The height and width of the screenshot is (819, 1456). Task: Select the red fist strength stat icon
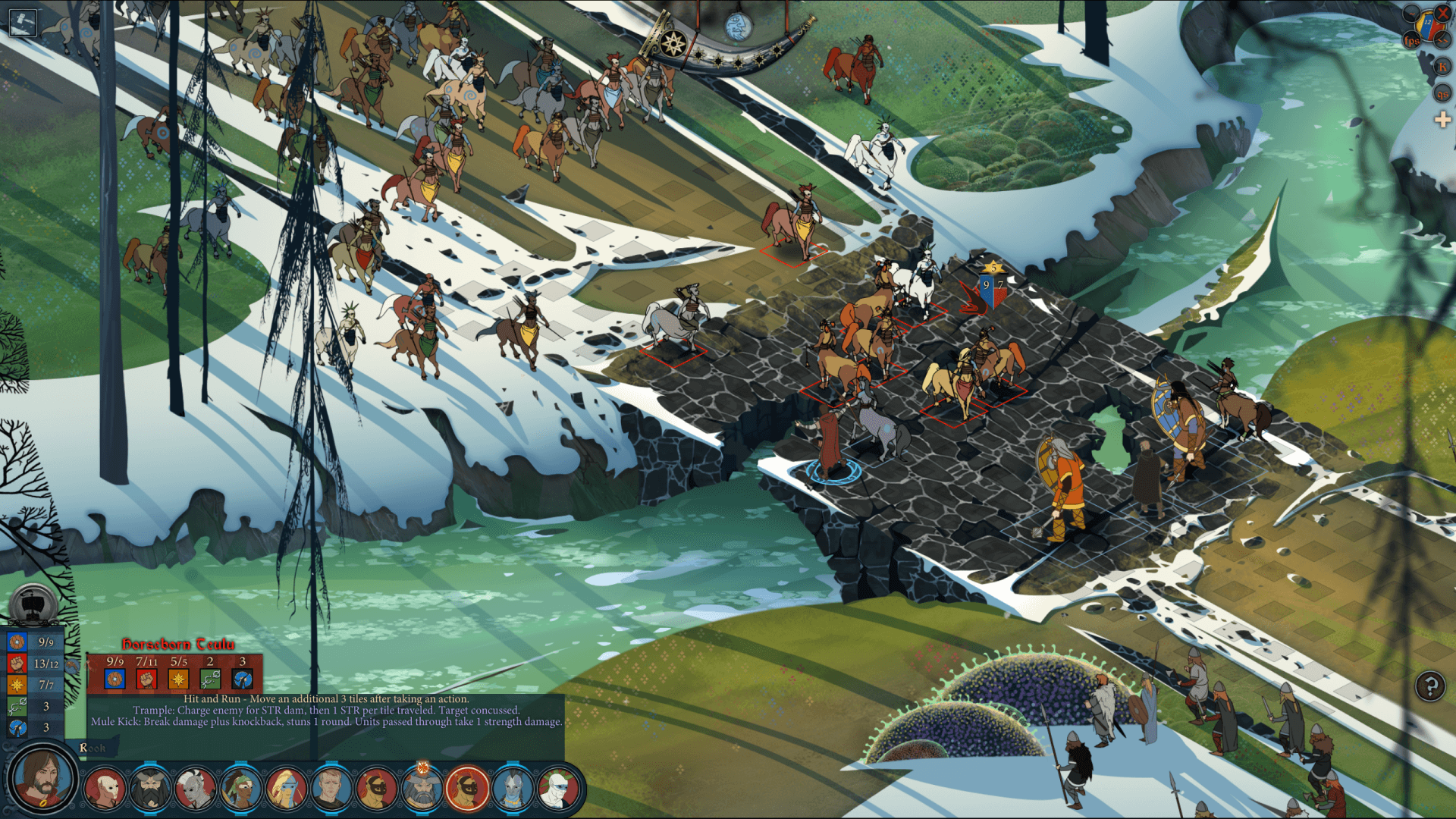(x=17, y=664)
